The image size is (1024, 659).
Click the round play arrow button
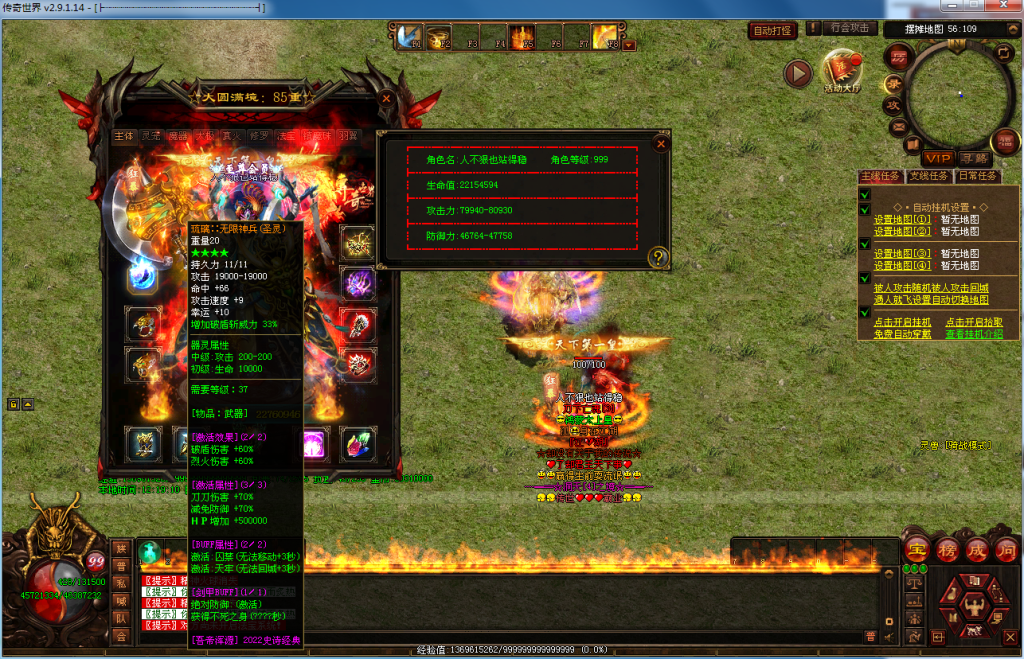click(797, 73)
